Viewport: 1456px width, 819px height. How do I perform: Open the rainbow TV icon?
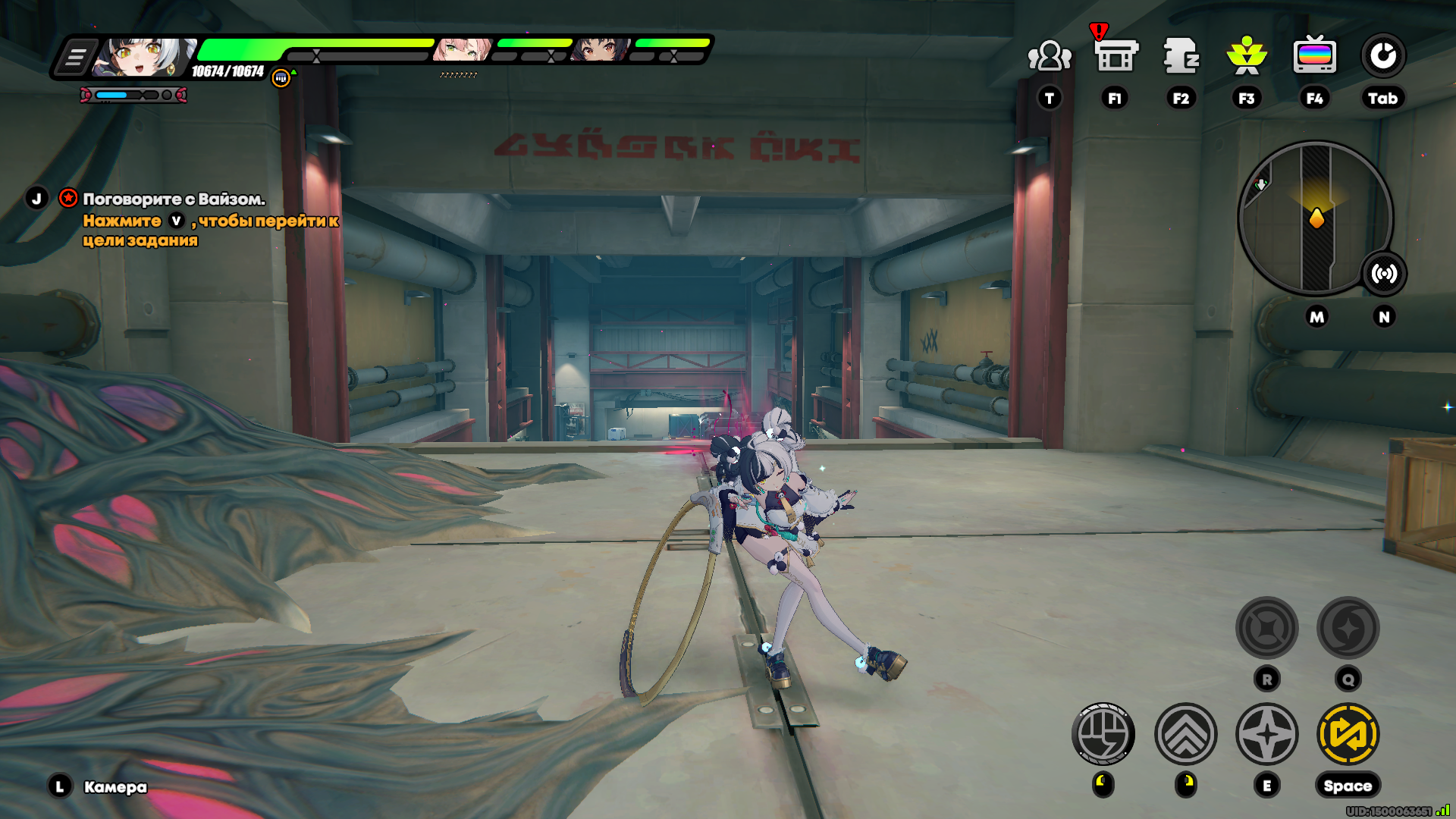point(1314,56)
